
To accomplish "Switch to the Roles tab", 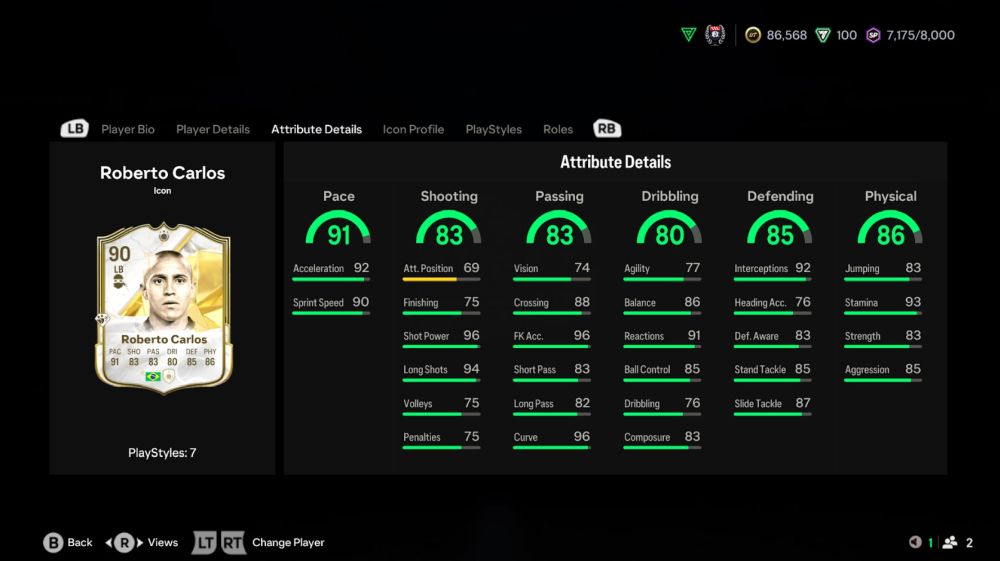I will point(558,129).
